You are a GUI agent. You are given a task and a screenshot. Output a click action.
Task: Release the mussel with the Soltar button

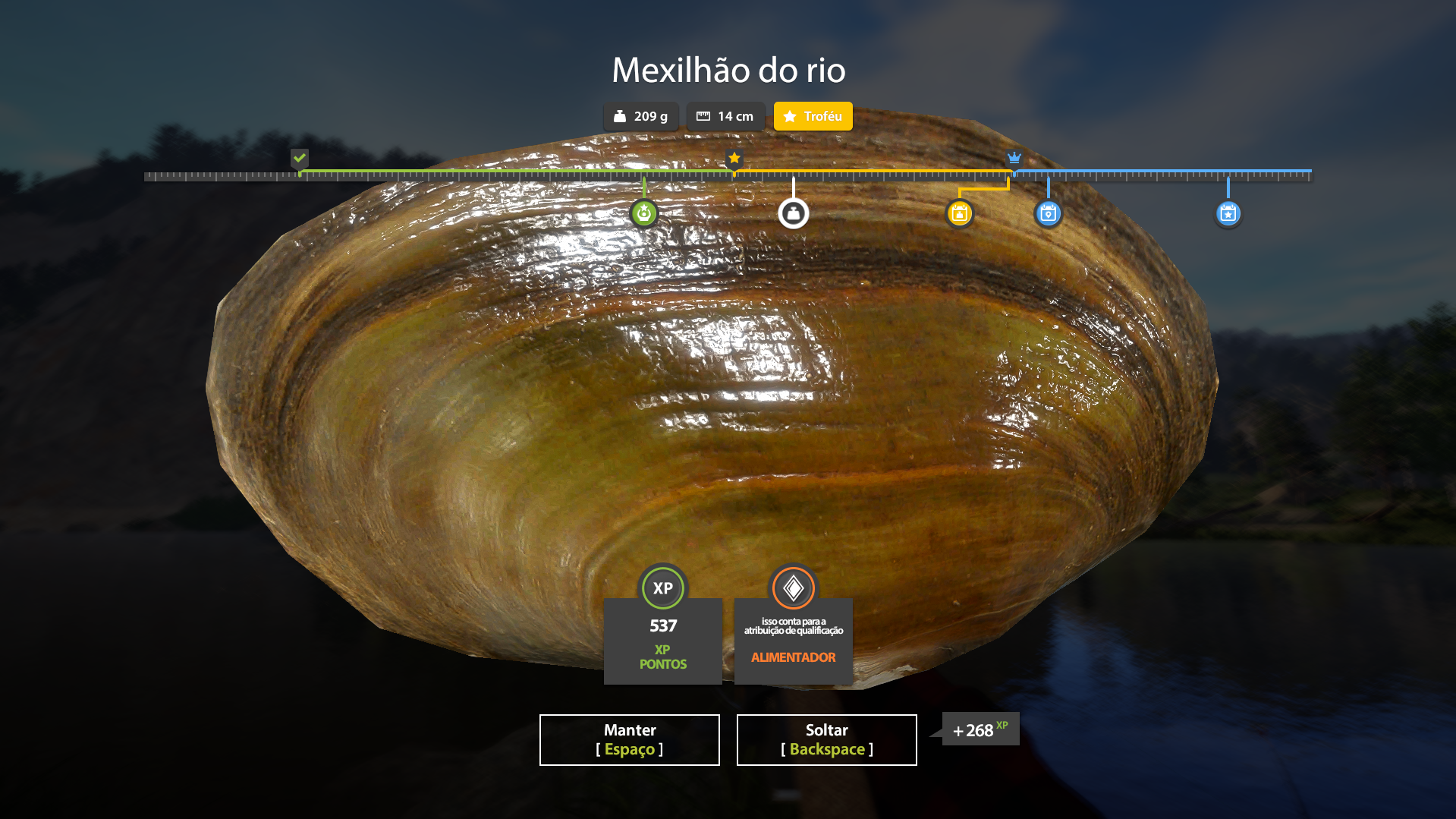point(826,739)
